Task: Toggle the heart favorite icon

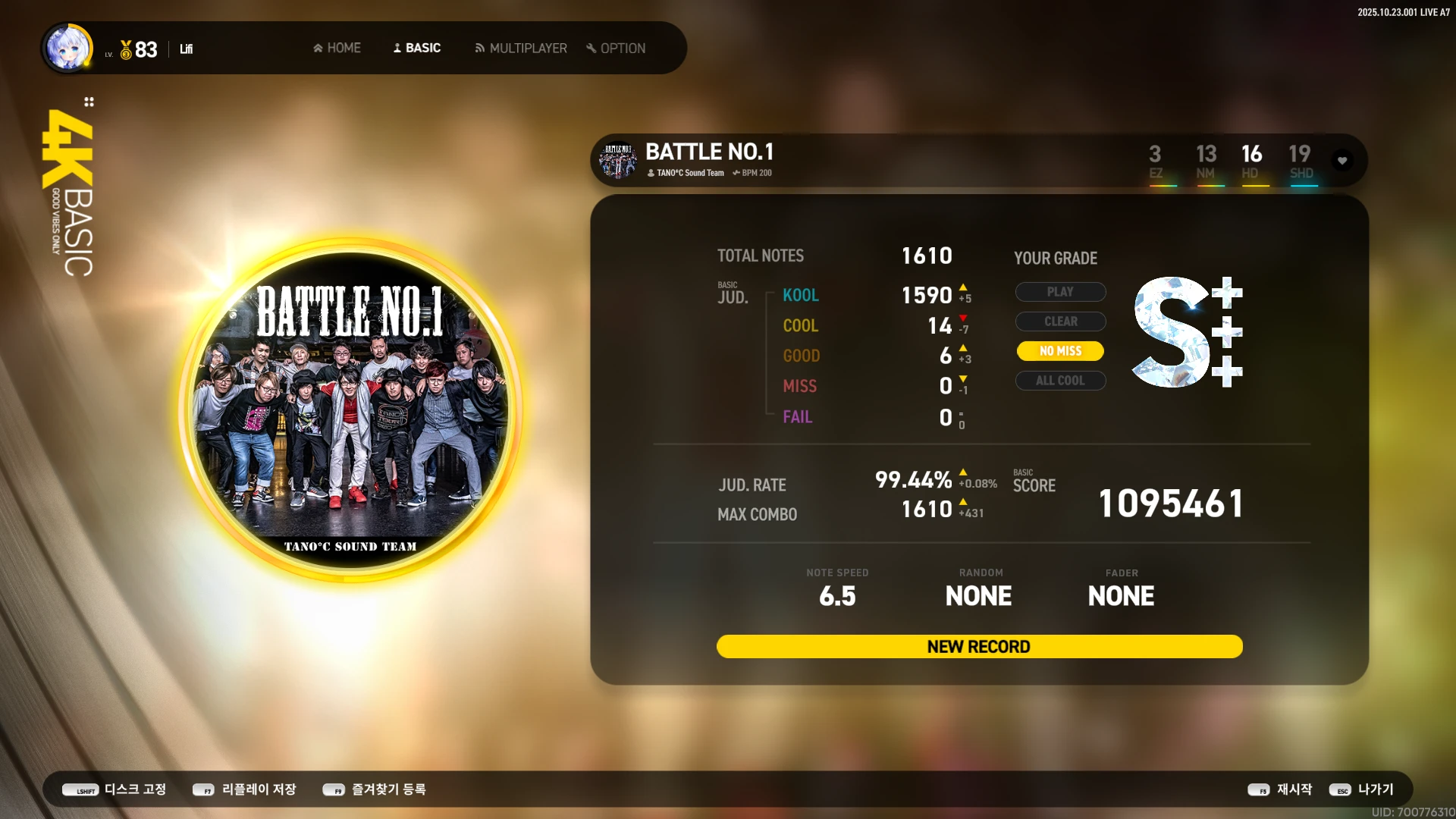Action: (1342, 161)
